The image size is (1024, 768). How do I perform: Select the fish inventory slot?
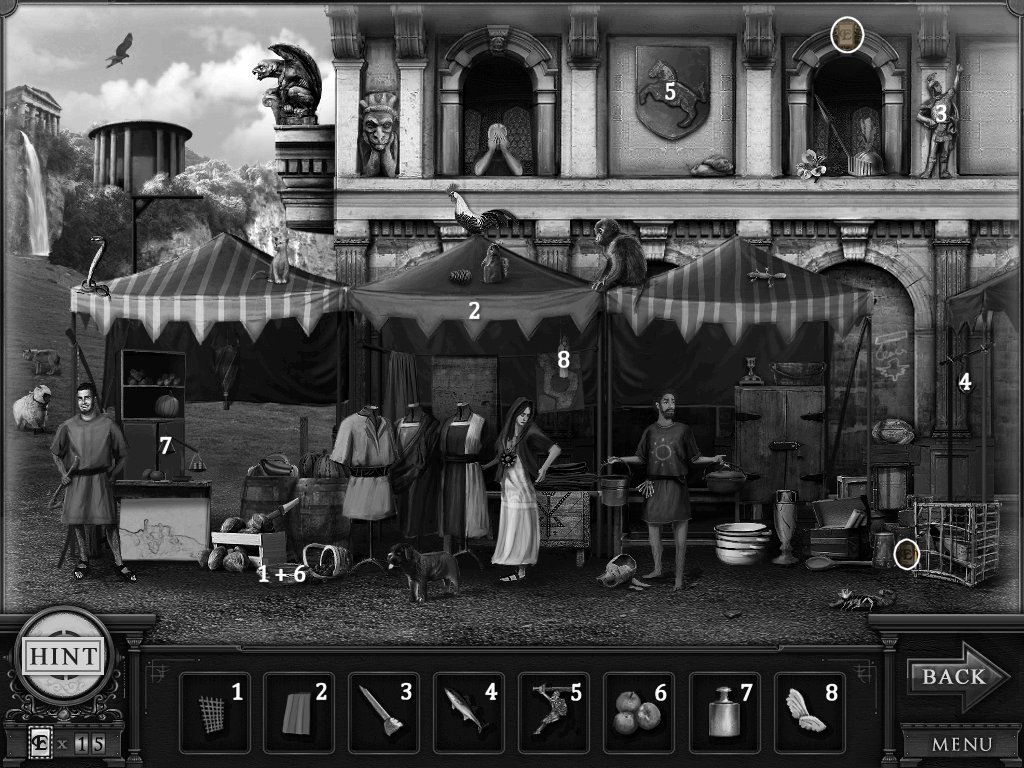(470, 712)
